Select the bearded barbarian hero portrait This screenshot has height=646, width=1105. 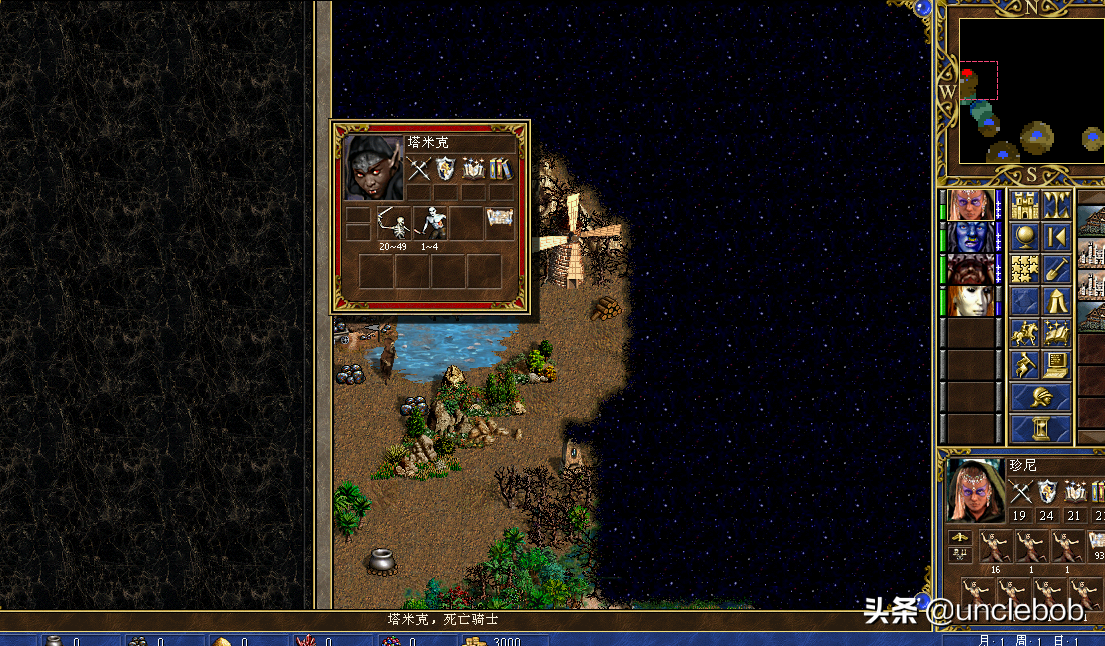coord(971,270)
